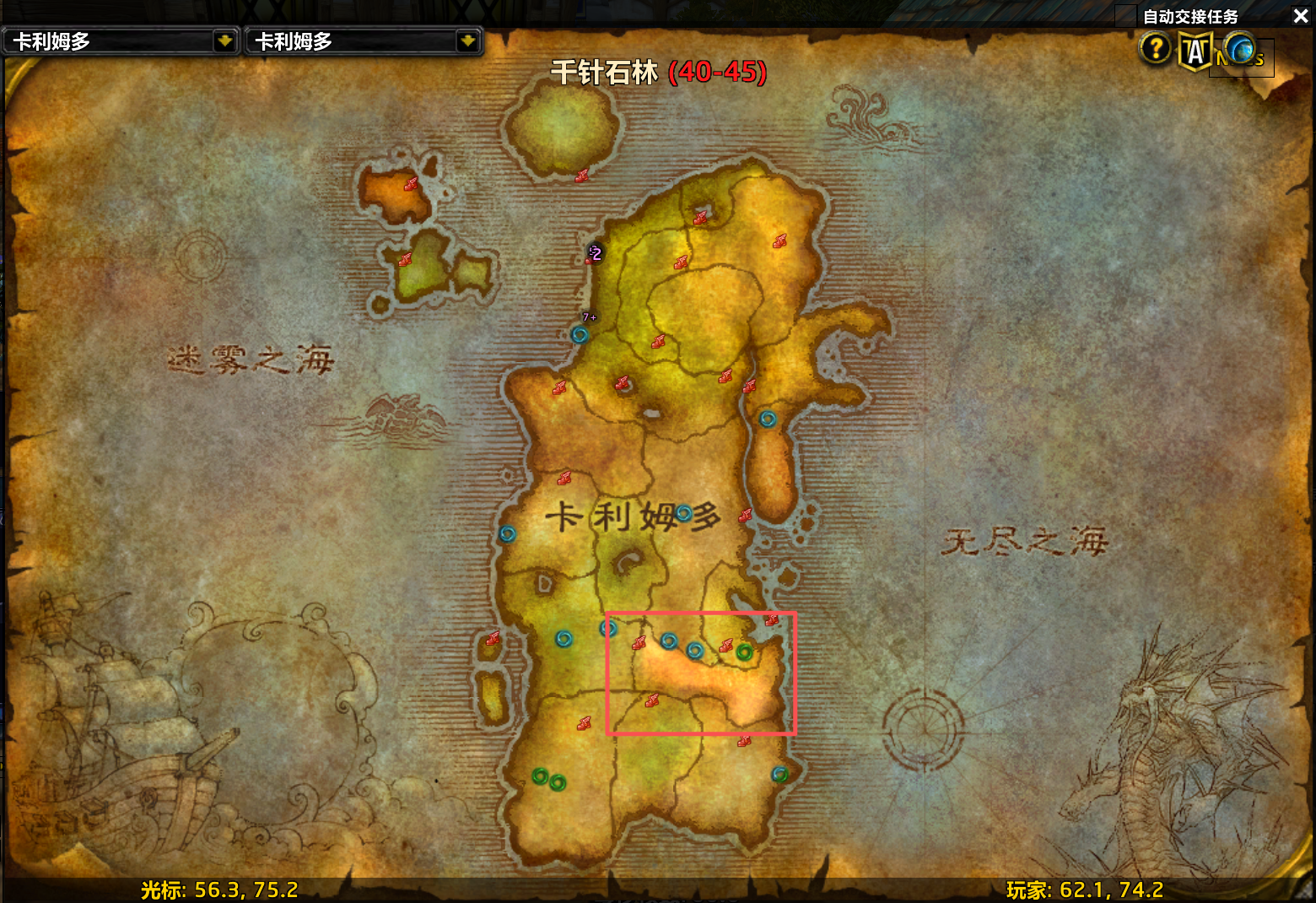The width and height of the screenshot is (1316, 903).
Task: Select the blue ring marker labeled 7+
Action: point(580,334)
